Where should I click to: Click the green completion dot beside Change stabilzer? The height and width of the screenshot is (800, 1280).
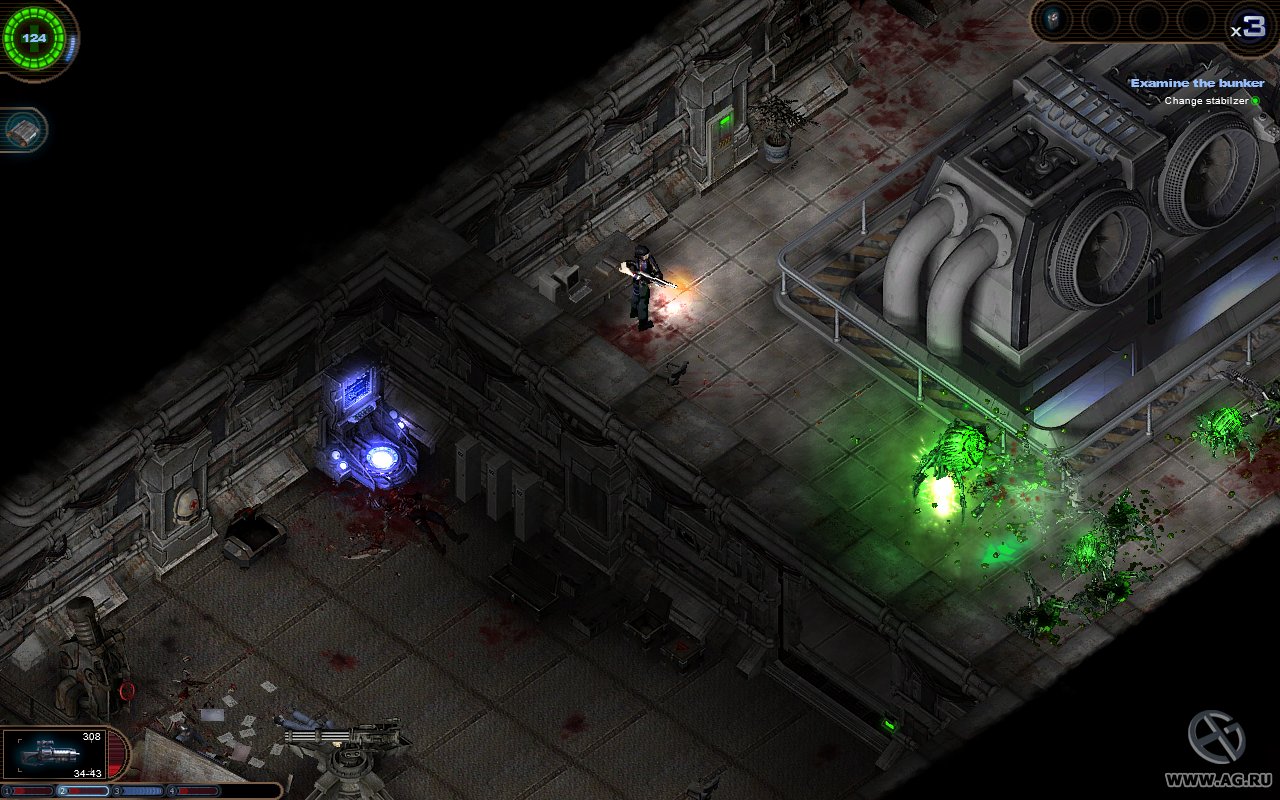pos(1256,101)
